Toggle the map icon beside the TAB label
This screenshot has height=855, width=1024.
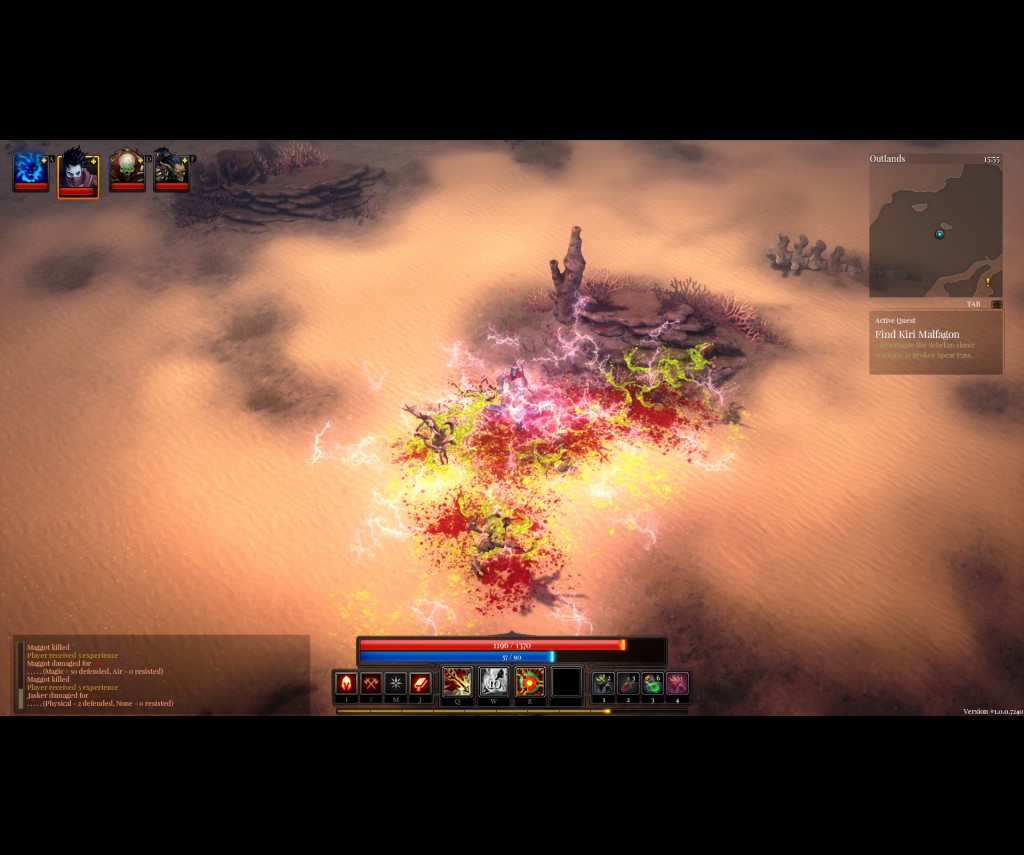[x=996, y=304]
